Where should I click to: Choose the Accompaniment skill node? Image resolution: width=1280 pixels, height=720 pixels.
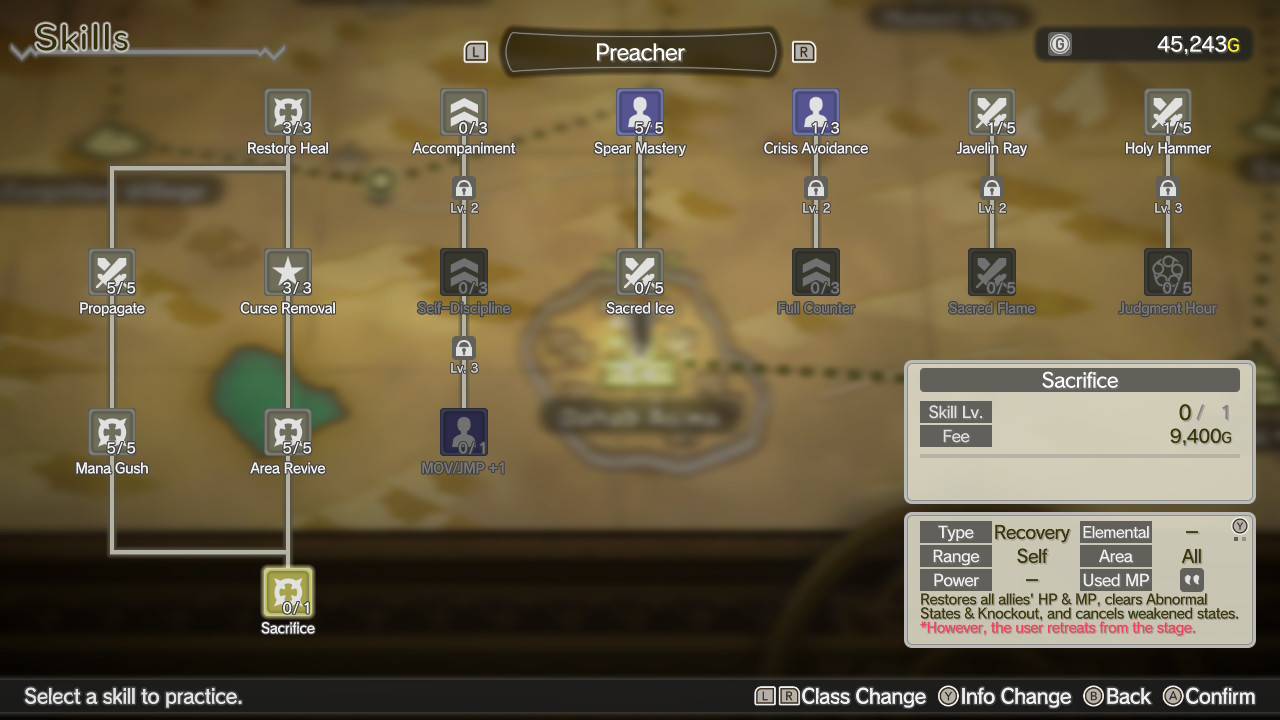[x=464, y=113]
